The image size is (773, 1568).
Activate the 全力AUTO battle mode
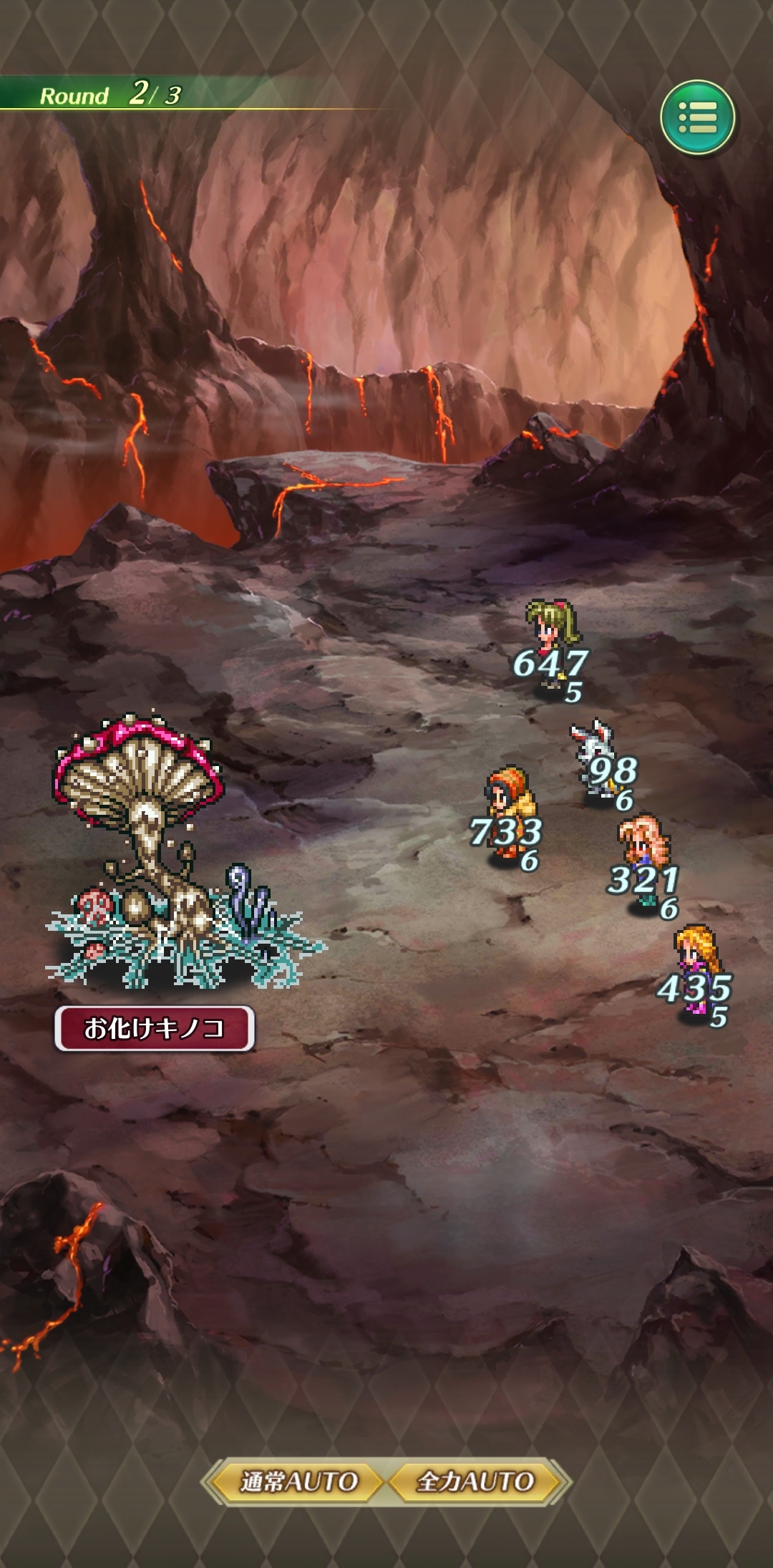(476, 1481)
